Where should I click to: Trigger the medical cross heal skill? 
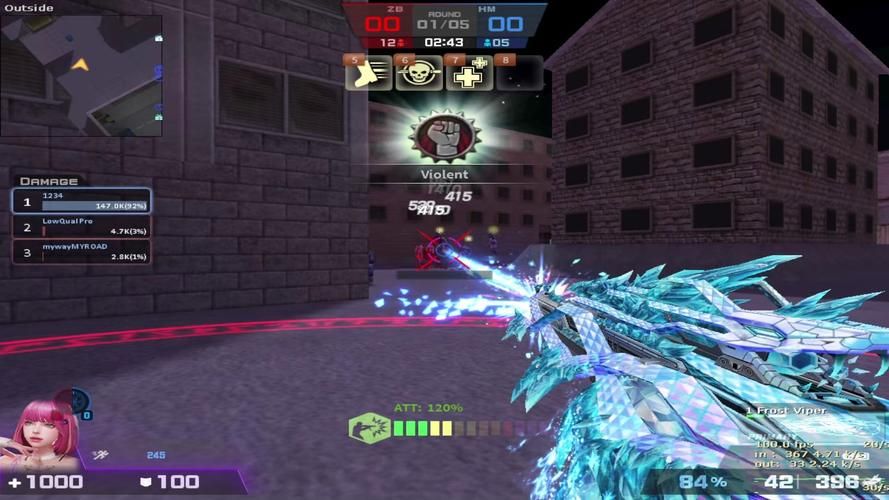[x=469, y=74]
